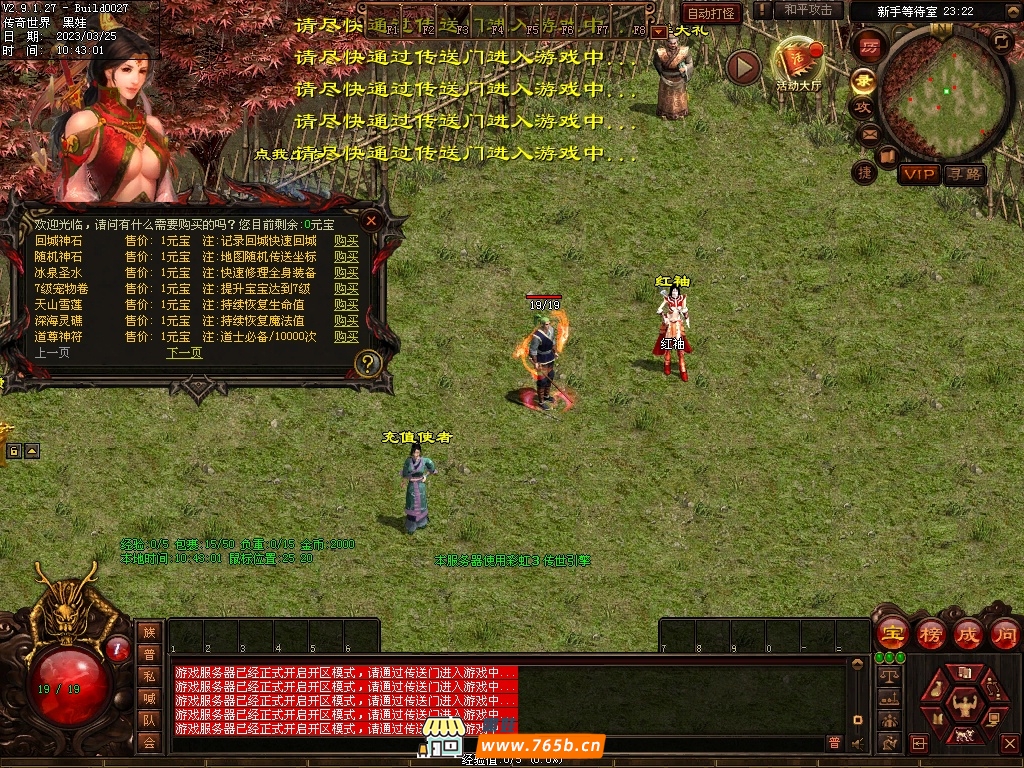Select the 私 private chat channel tab
This screenshot has height=768, width=1024.
click(x=149, y=676)
